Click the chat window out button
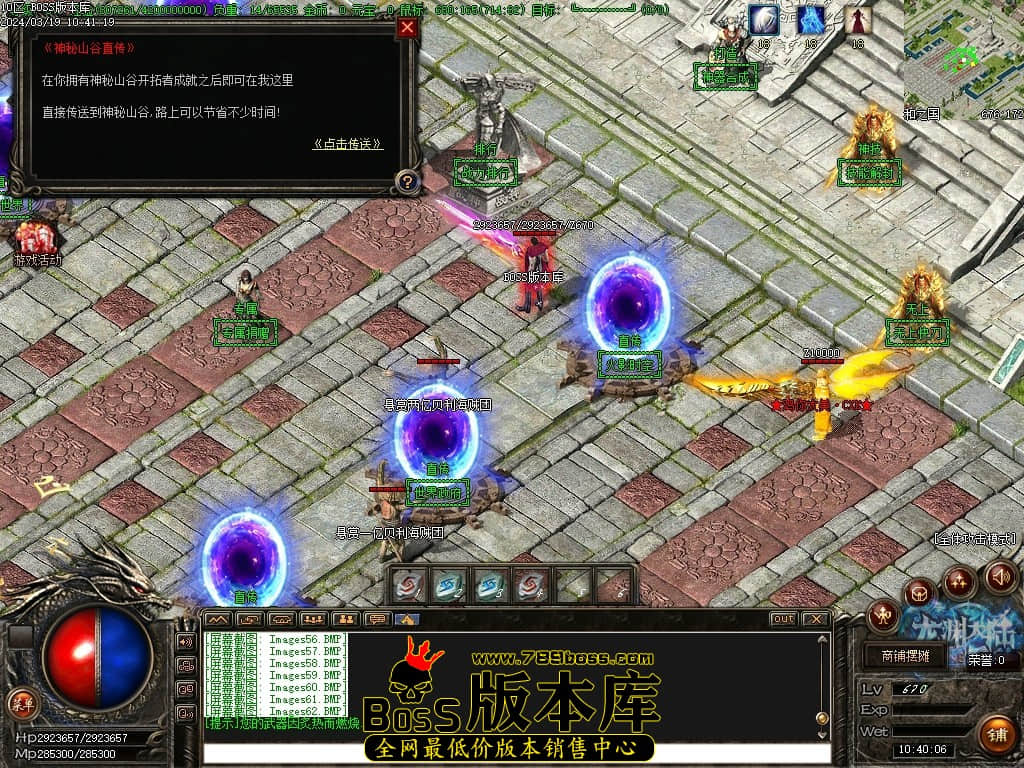 (x=783, y=619)
